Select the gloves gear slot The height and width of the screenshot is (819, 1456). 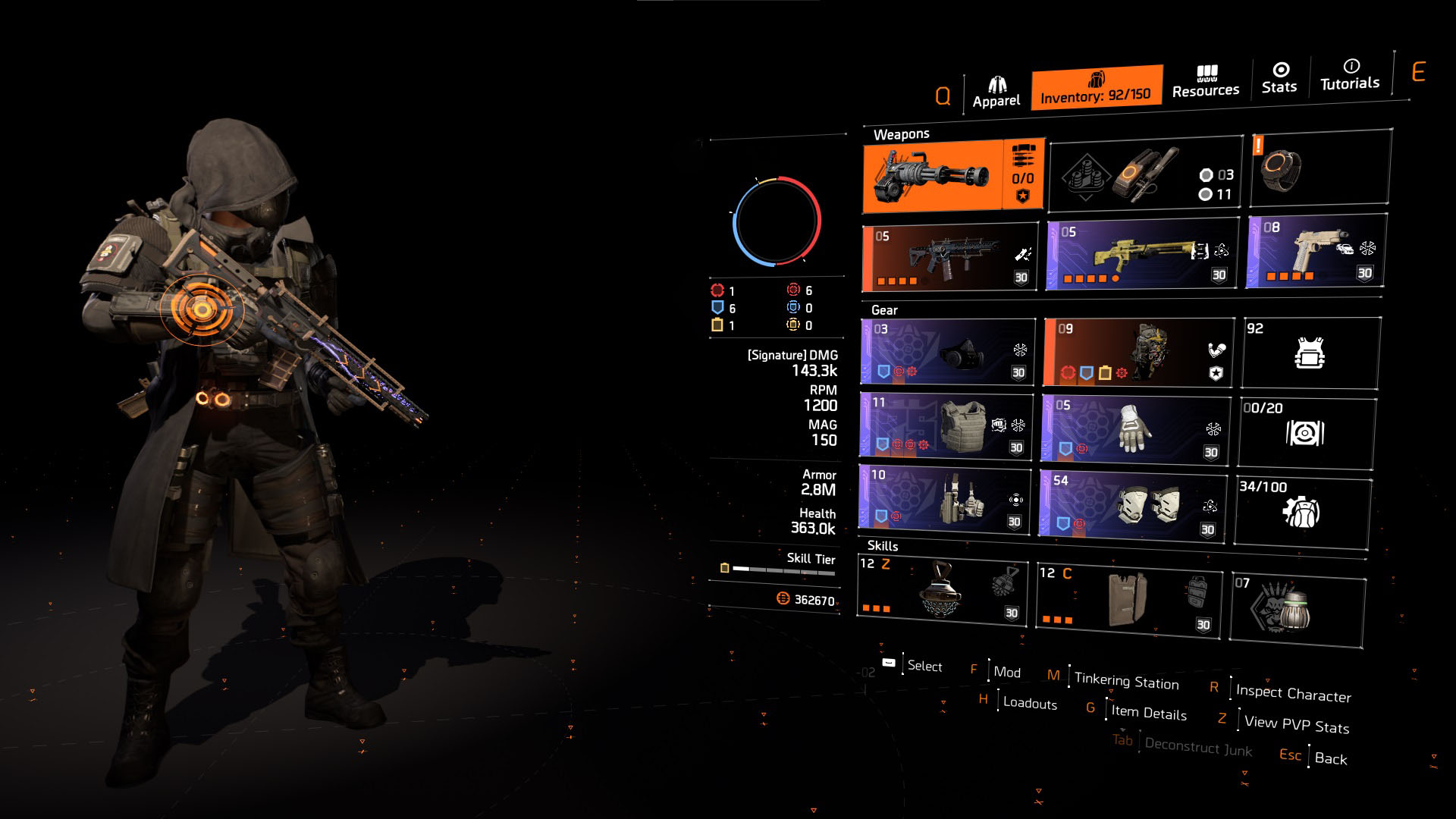[x=1134, y=428]
